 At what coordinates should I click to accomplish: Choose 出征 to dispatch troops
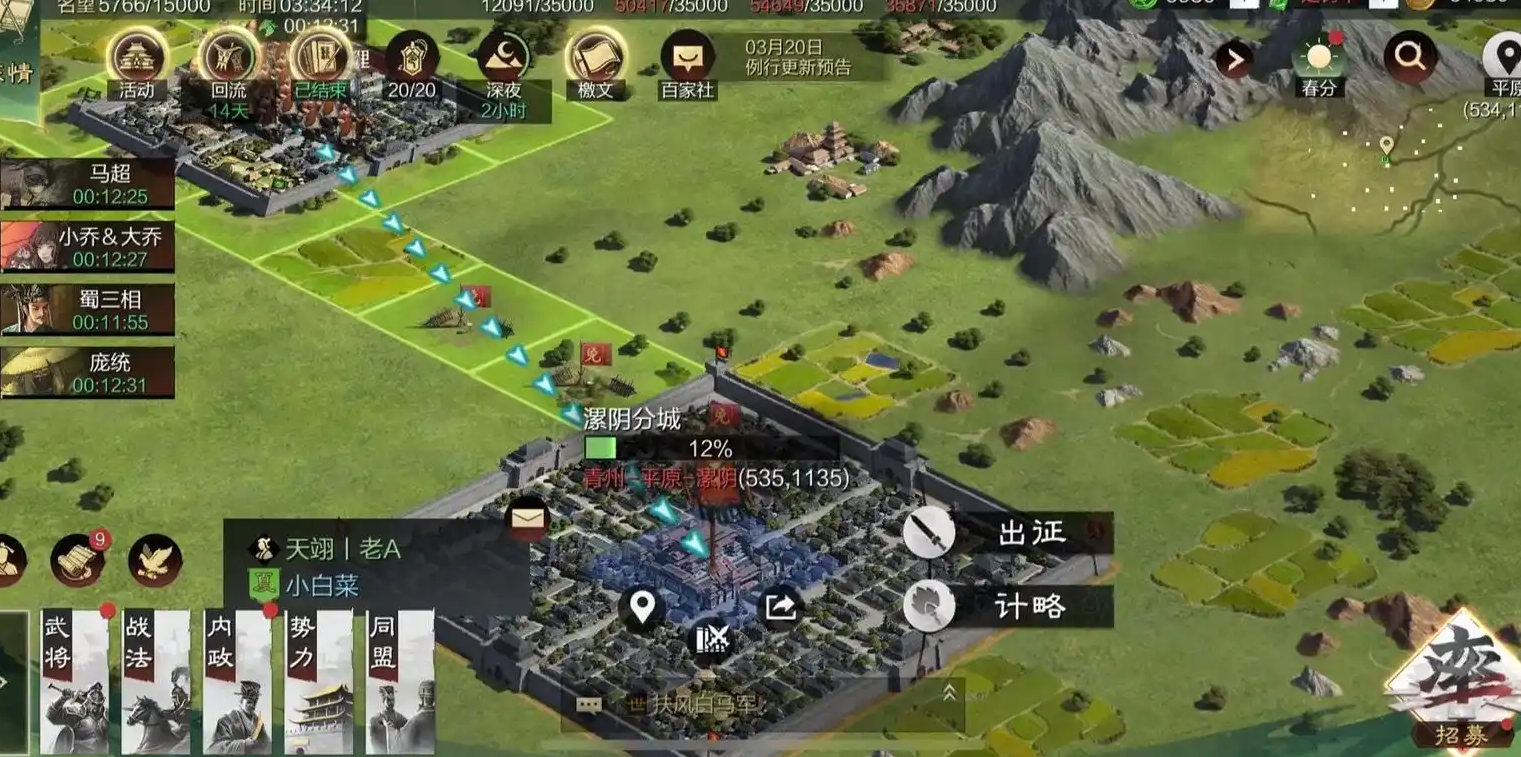1008,534
